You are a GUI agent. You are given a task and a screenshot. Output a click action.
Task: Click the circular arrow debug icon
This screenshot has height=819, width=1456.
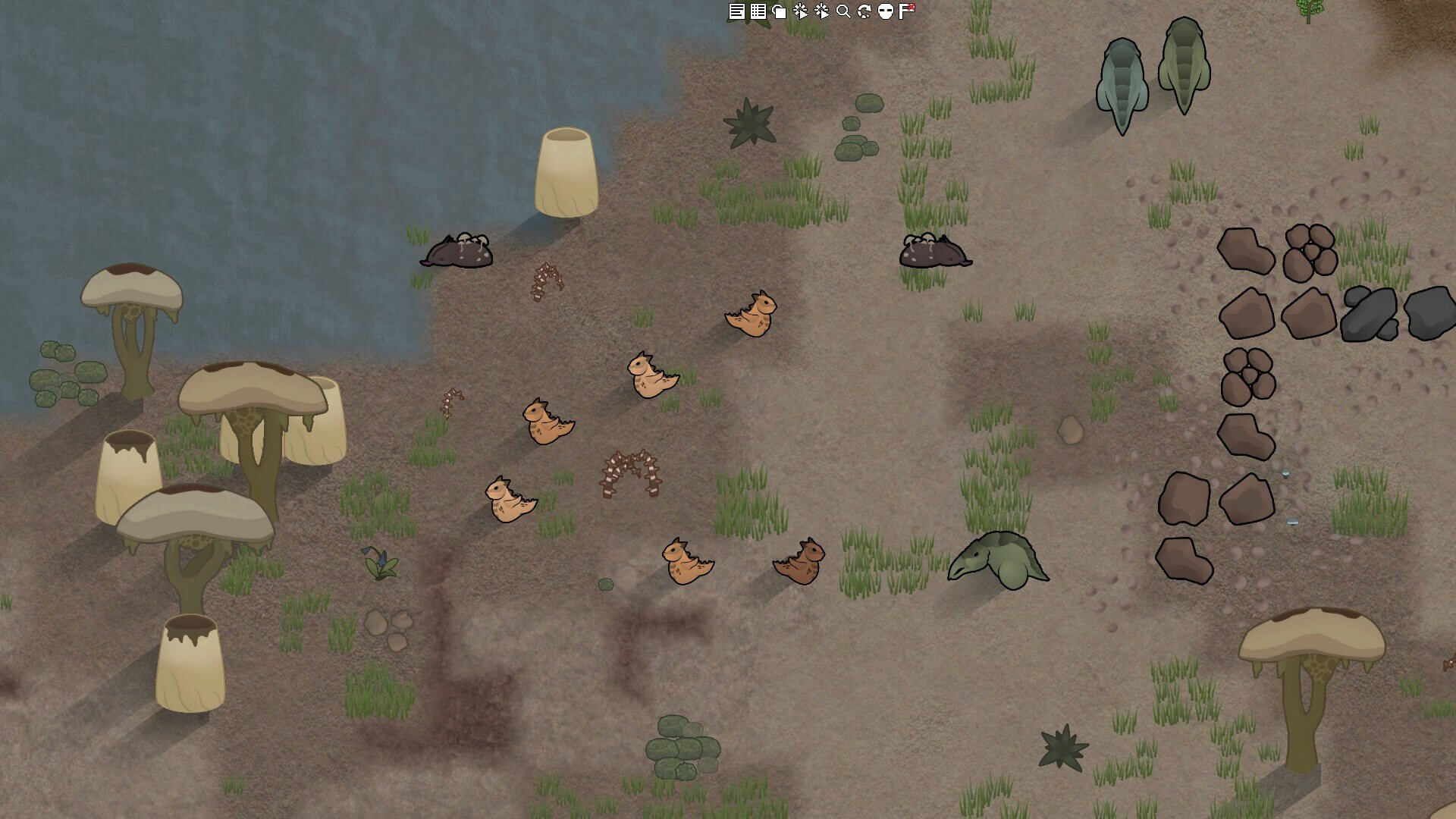[x=864, y=11]
